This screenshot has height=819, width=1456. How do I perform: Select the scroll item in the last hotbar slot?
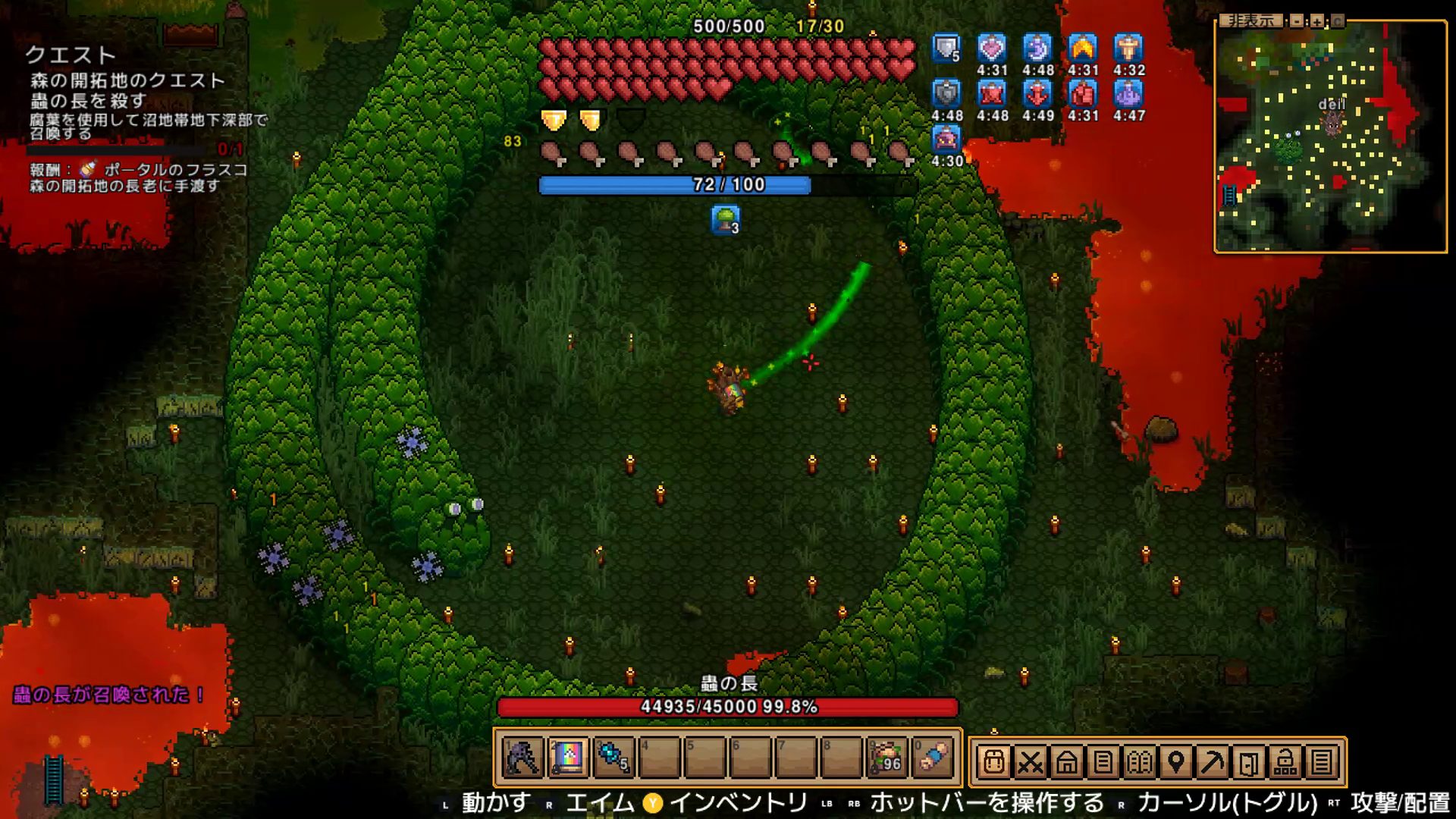[934, 758]
